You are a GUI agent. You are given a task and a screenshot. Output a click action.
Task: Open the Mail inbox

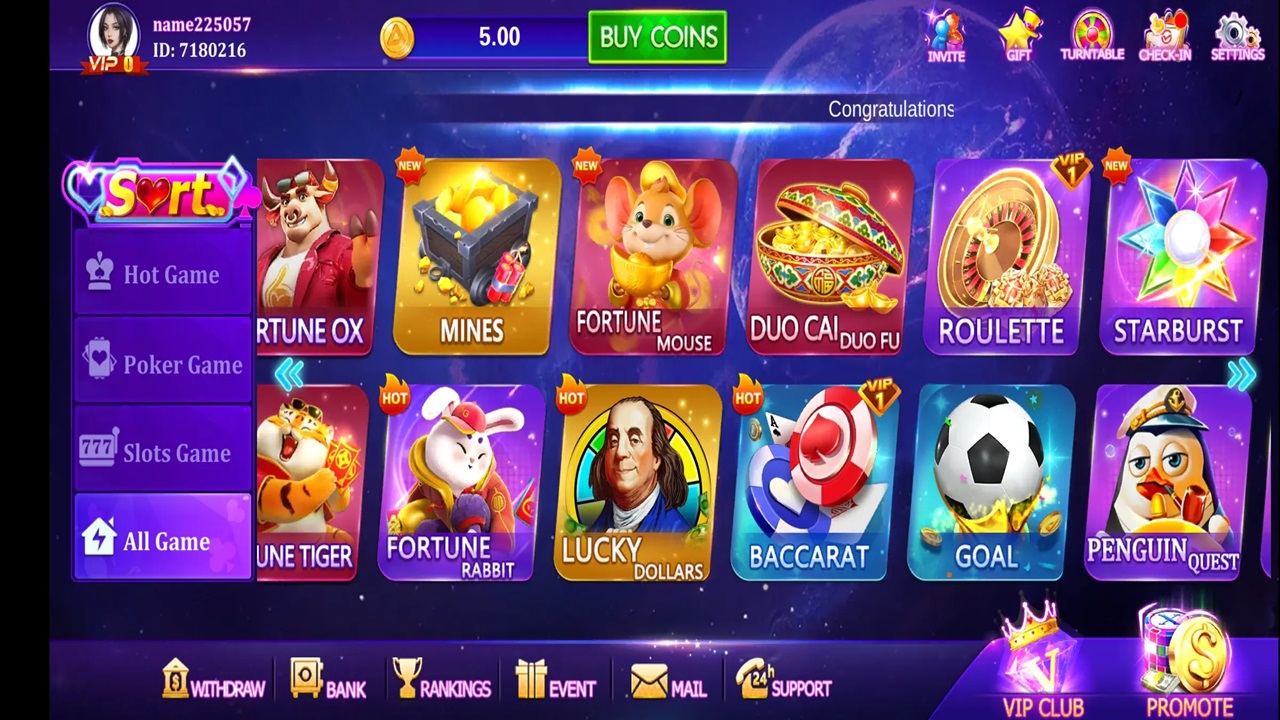point(668,684)
